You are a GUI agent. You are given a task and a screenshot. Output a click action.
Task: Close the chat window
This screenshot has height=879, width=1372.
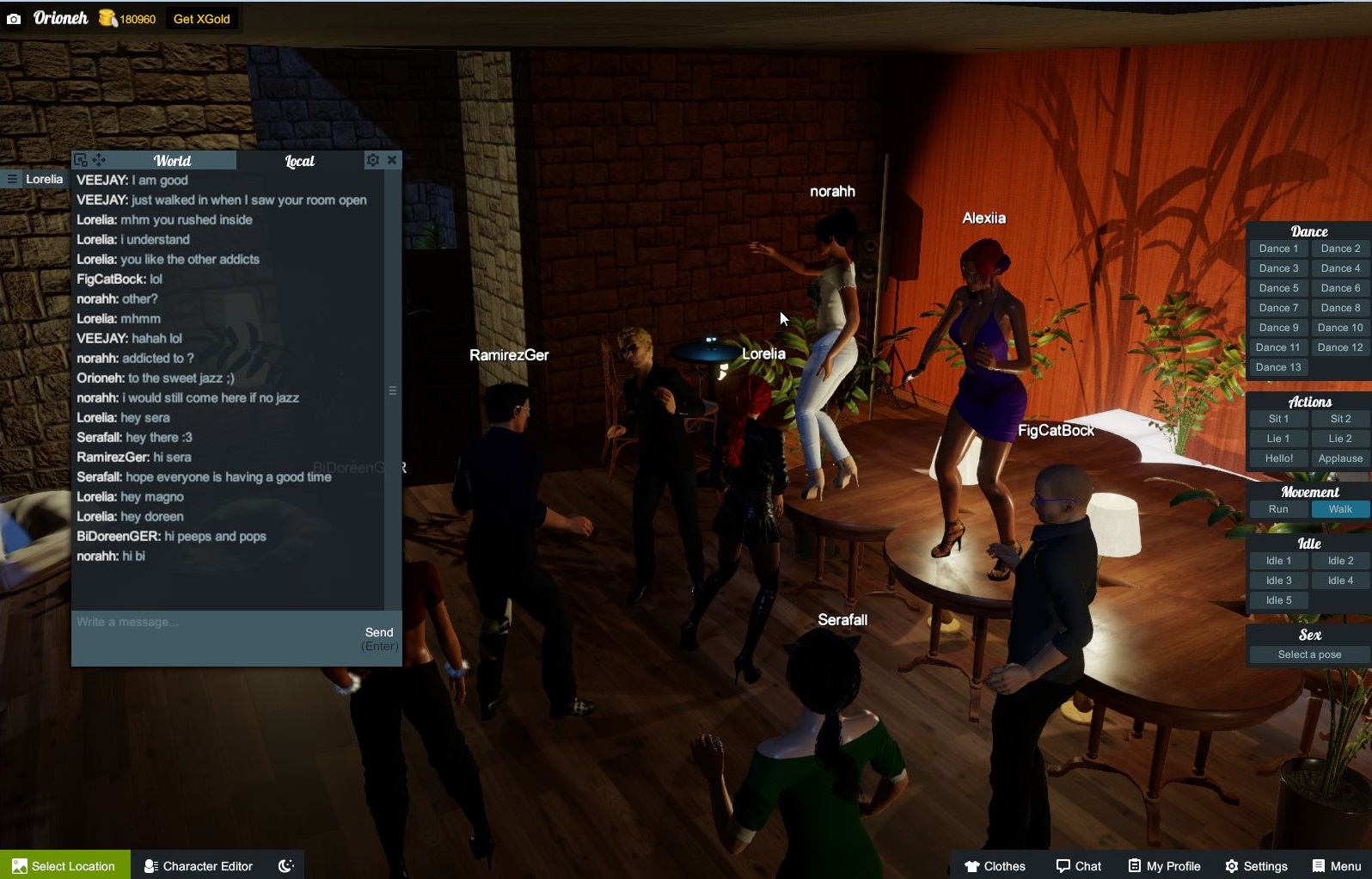coord(392,160)
